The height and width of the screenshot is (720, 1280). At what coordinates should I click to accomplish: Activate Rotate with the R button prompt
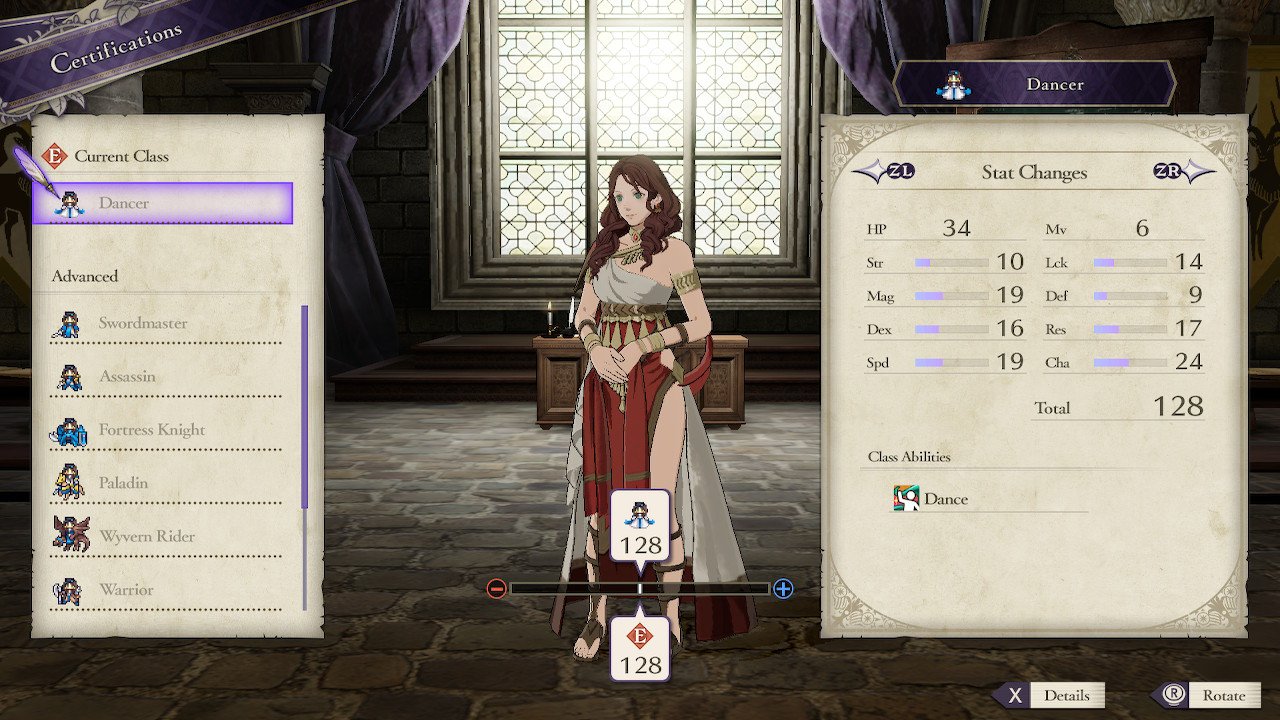[1196, 695]
